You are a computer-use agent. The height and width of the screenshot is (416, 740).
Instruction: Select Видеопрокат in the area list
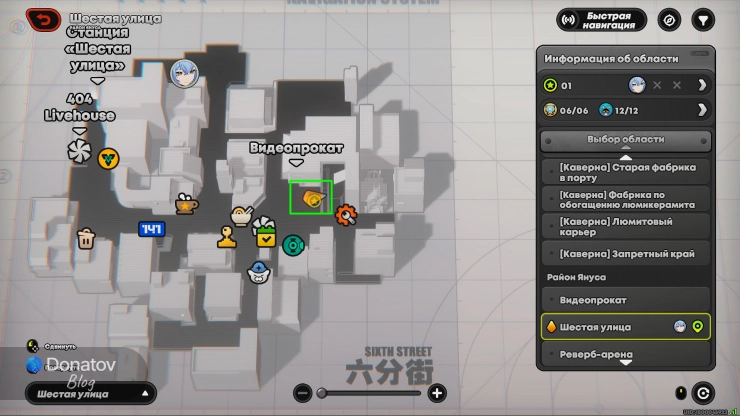[625, 300]
